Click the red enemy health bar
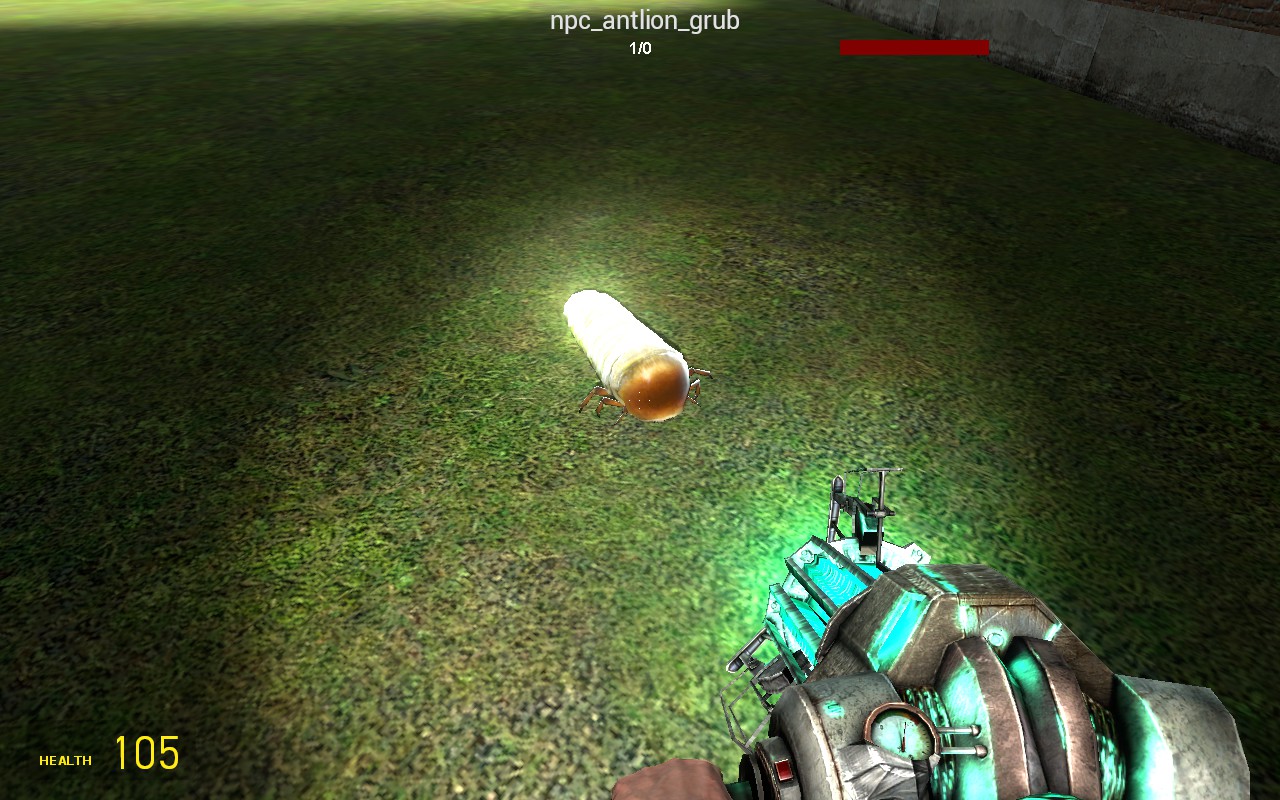This screenshot has width=1280, height=800. [x=915, y=46]
